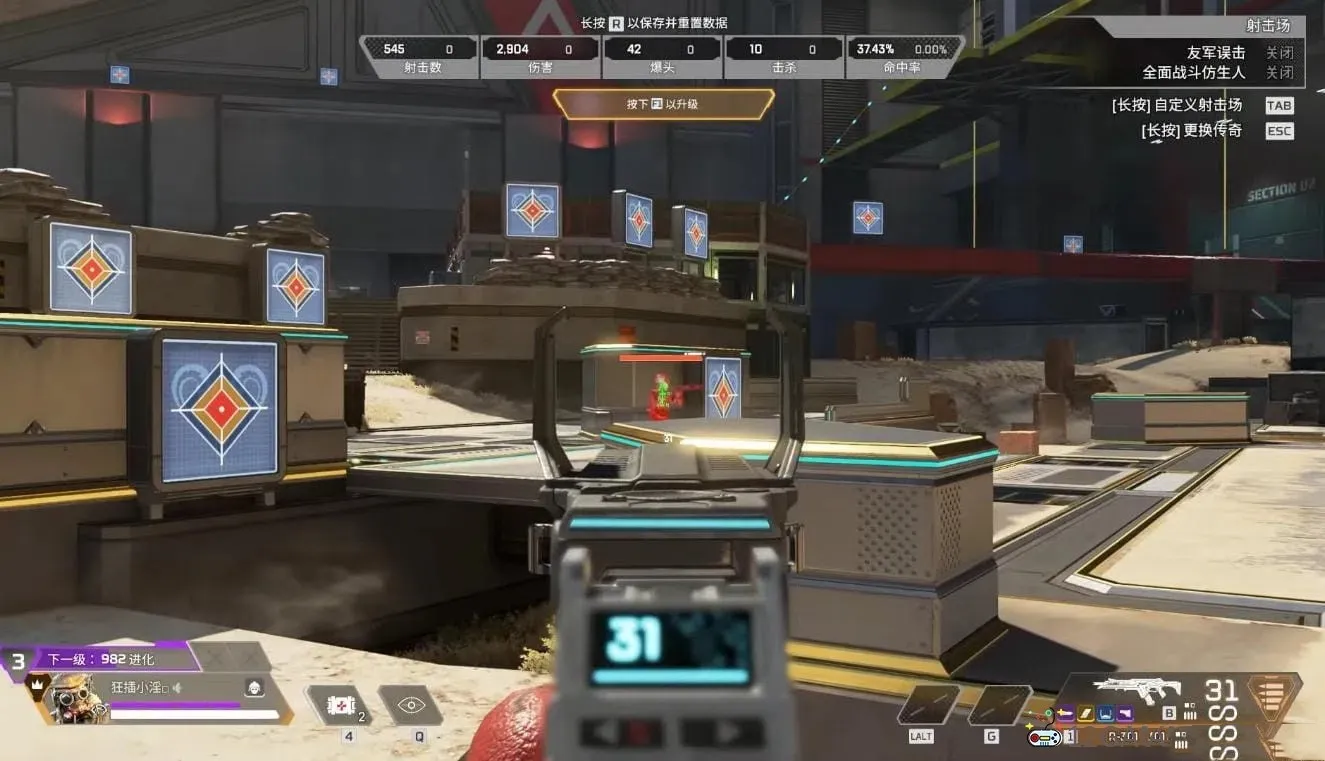Toggle the 全面战斗仿生人 combat dummies setting
Screen dimensions: 1325x761
click(x=1279, y=73)
